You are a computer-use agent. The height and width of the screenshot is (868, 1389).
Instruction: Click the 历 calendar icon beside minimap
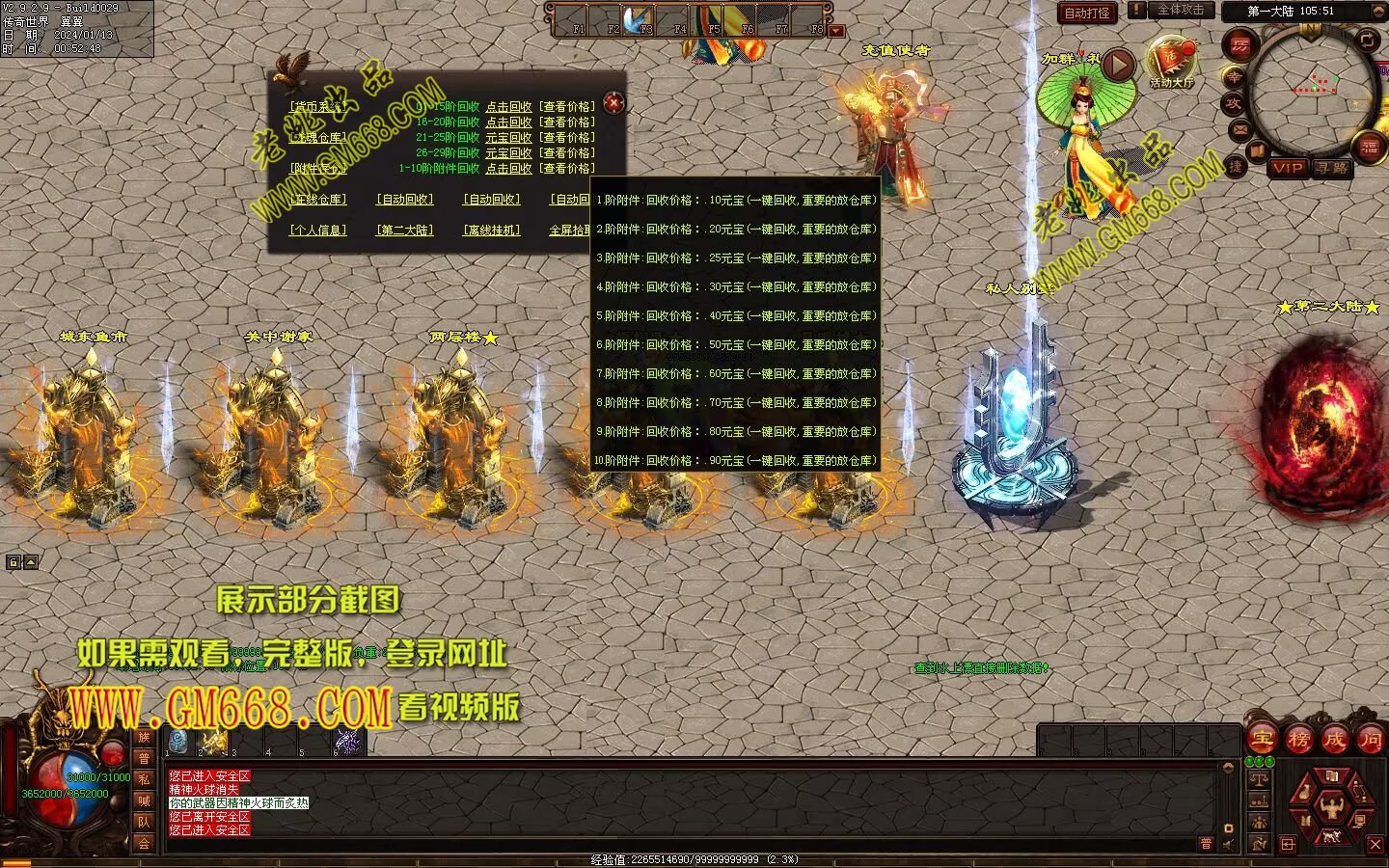tap(1239, 45)
